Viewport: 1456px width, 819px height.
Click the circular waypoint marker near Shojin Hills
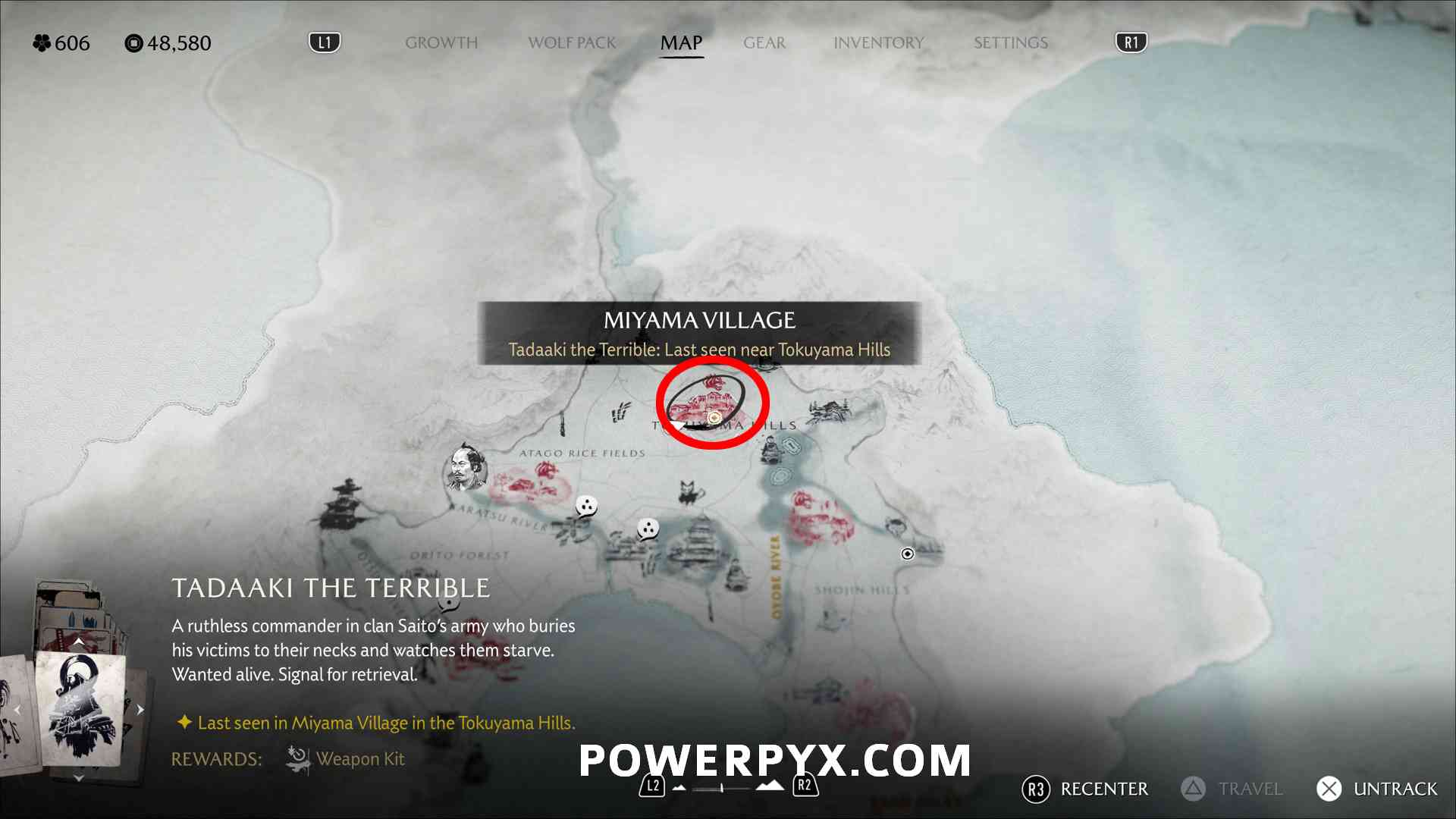click(x=907, y=554)
